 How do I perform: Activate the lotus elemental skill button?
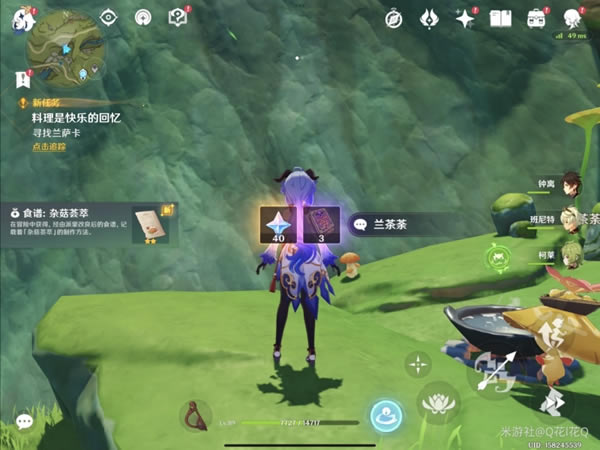pos(437,402)
